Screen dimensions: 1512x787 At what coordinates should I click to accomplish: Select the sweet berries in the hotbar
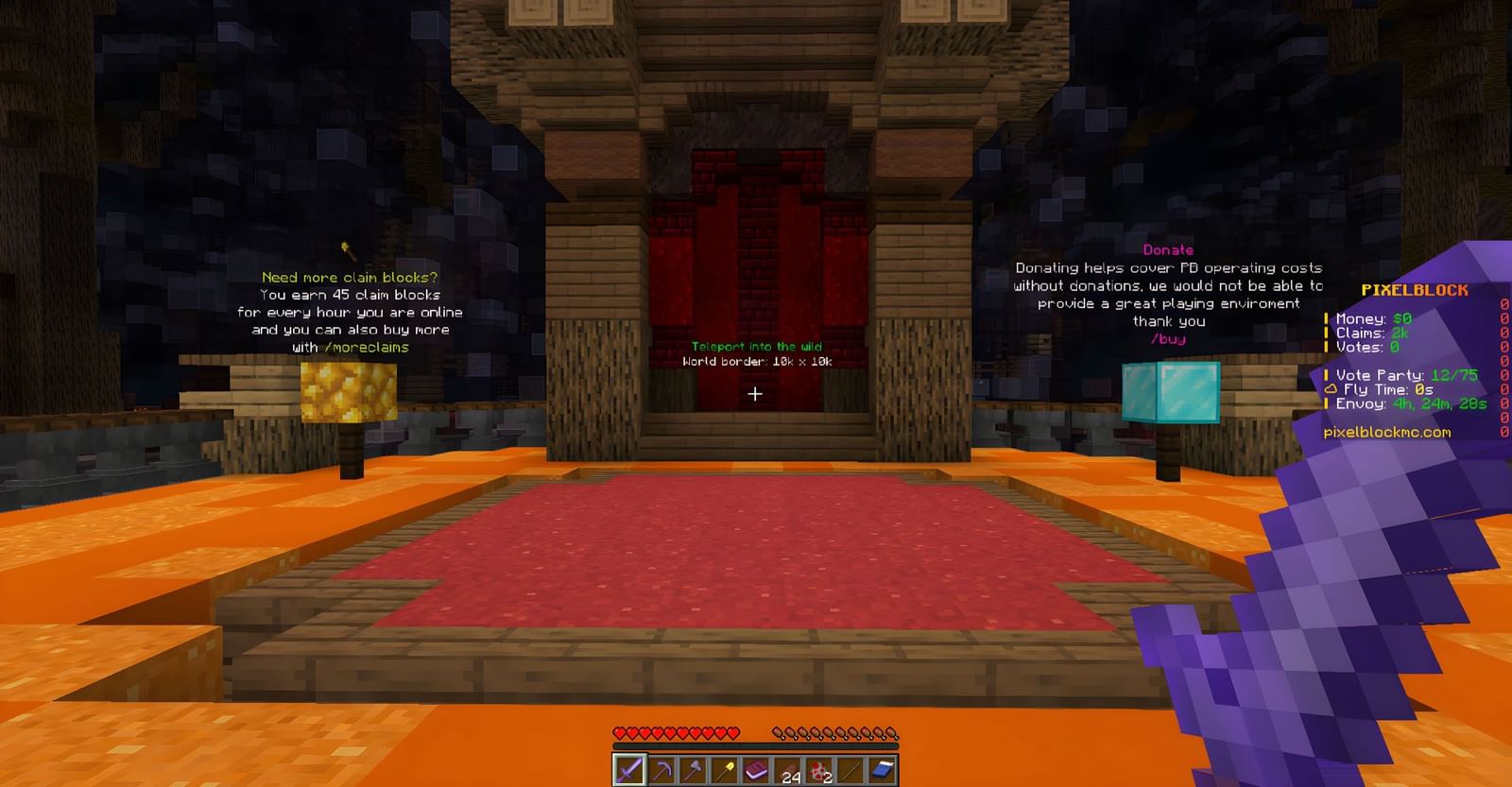click(820, 769)
